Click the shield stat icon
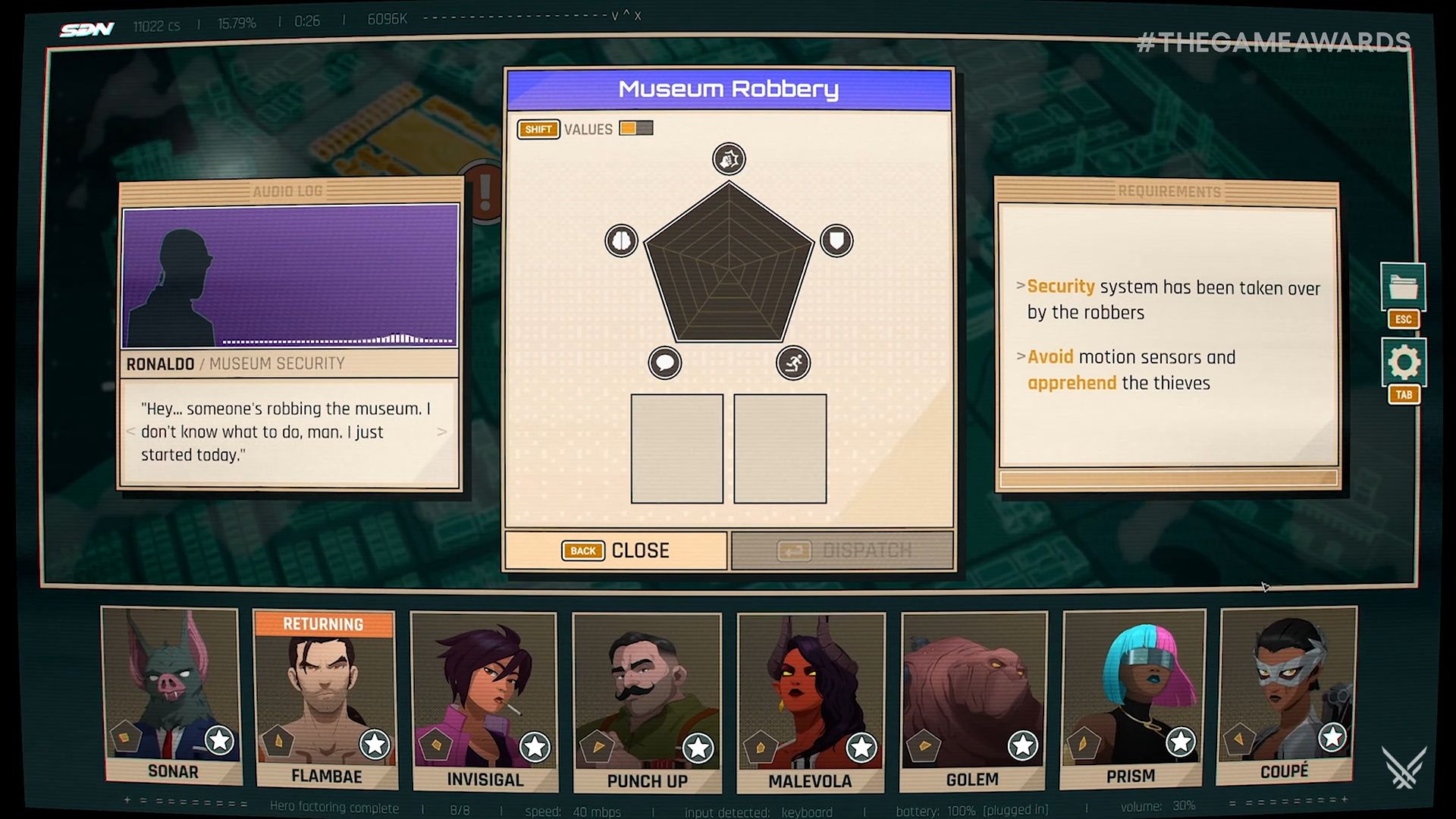The width and height of the screenshot is (1456, 819). pos(836,241)
